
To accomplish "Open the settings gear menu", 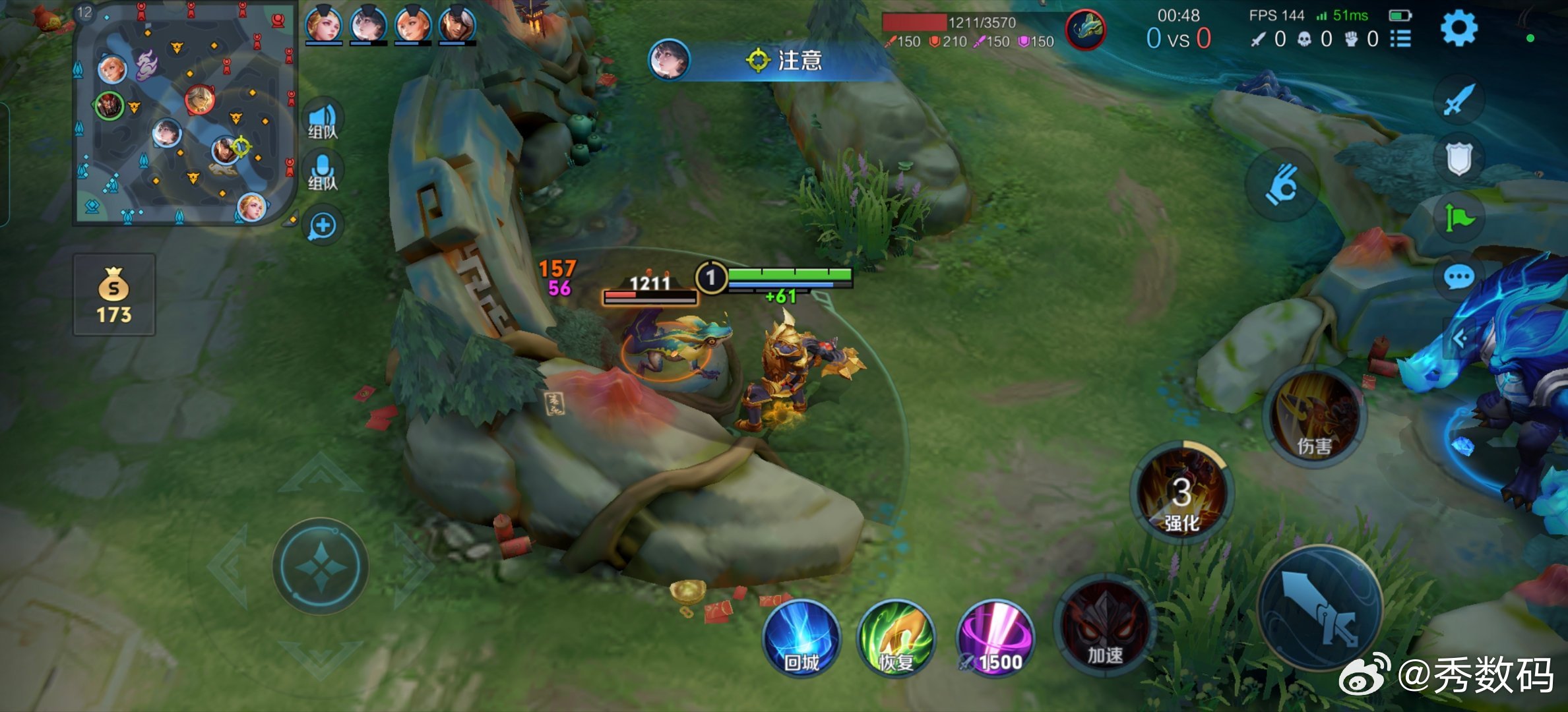I will click(1458, 29).
